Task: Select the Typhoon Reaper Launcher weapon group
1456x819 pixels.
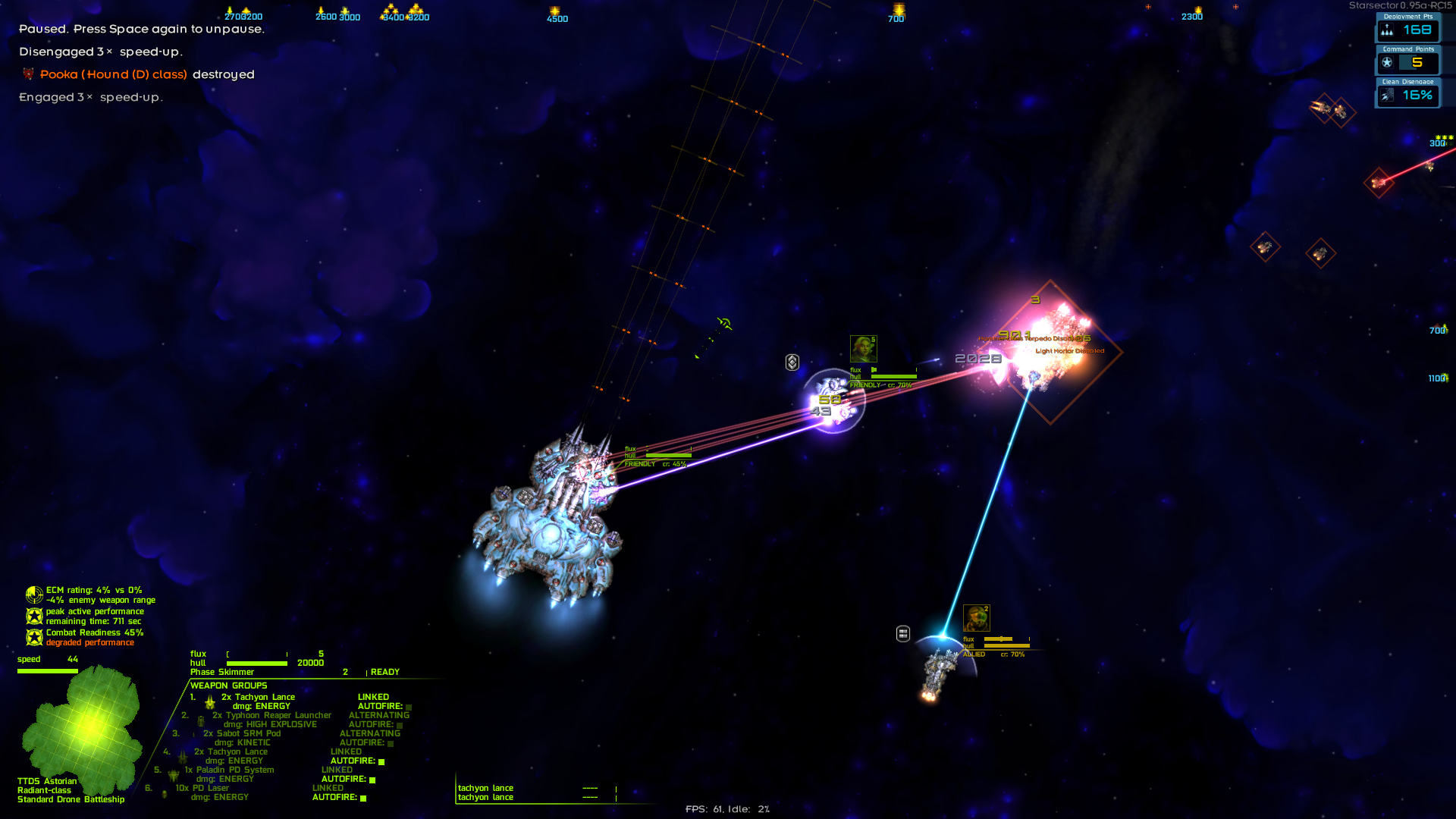Action: [x=271, y=715]
